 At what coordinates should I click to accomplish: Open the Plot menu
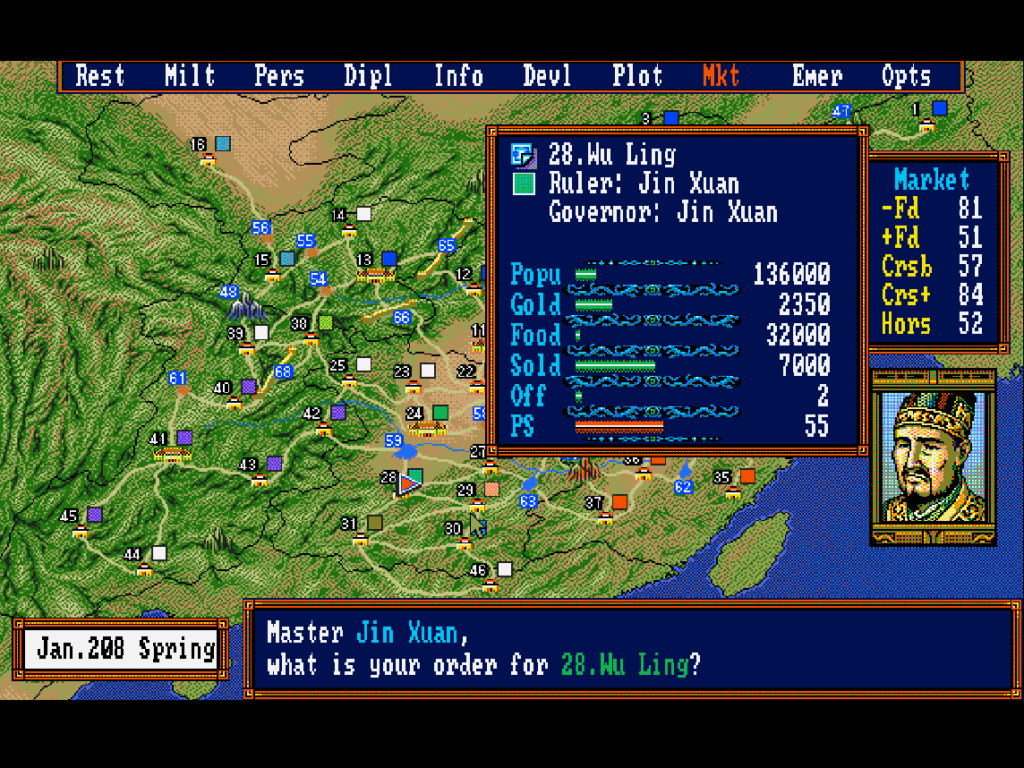[x=637, y=76]
